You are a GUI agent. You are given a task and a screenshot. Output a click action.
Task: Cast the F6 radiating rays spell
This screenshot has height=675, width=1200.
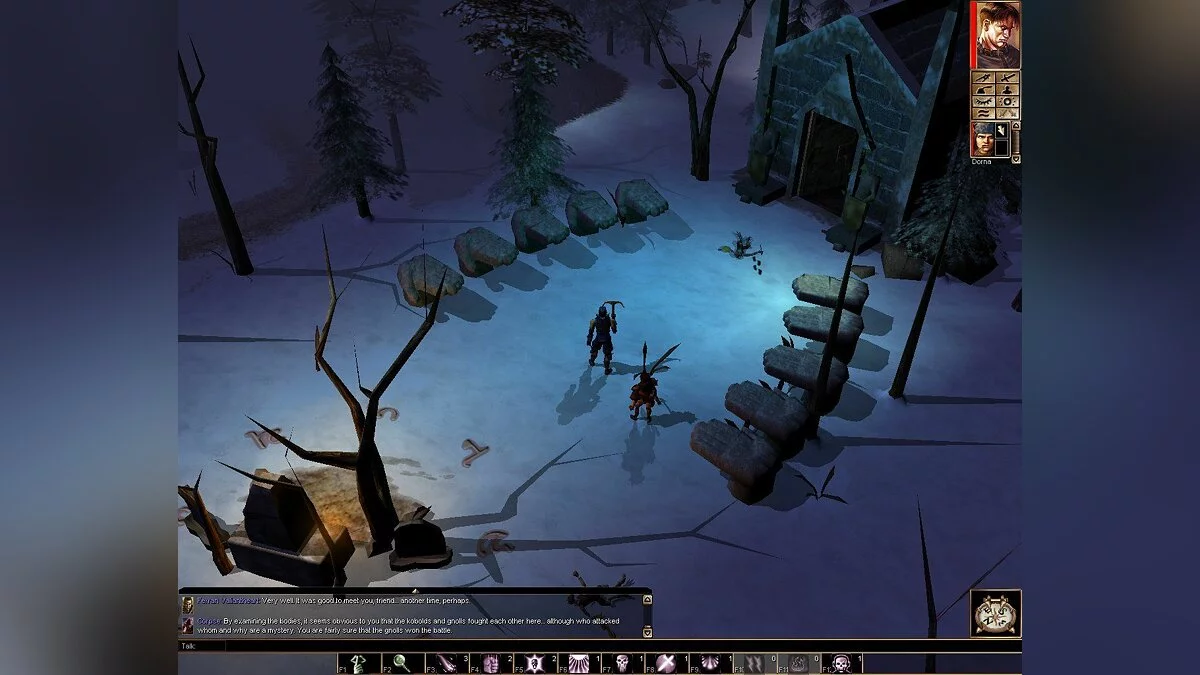[x=580, y=663]
